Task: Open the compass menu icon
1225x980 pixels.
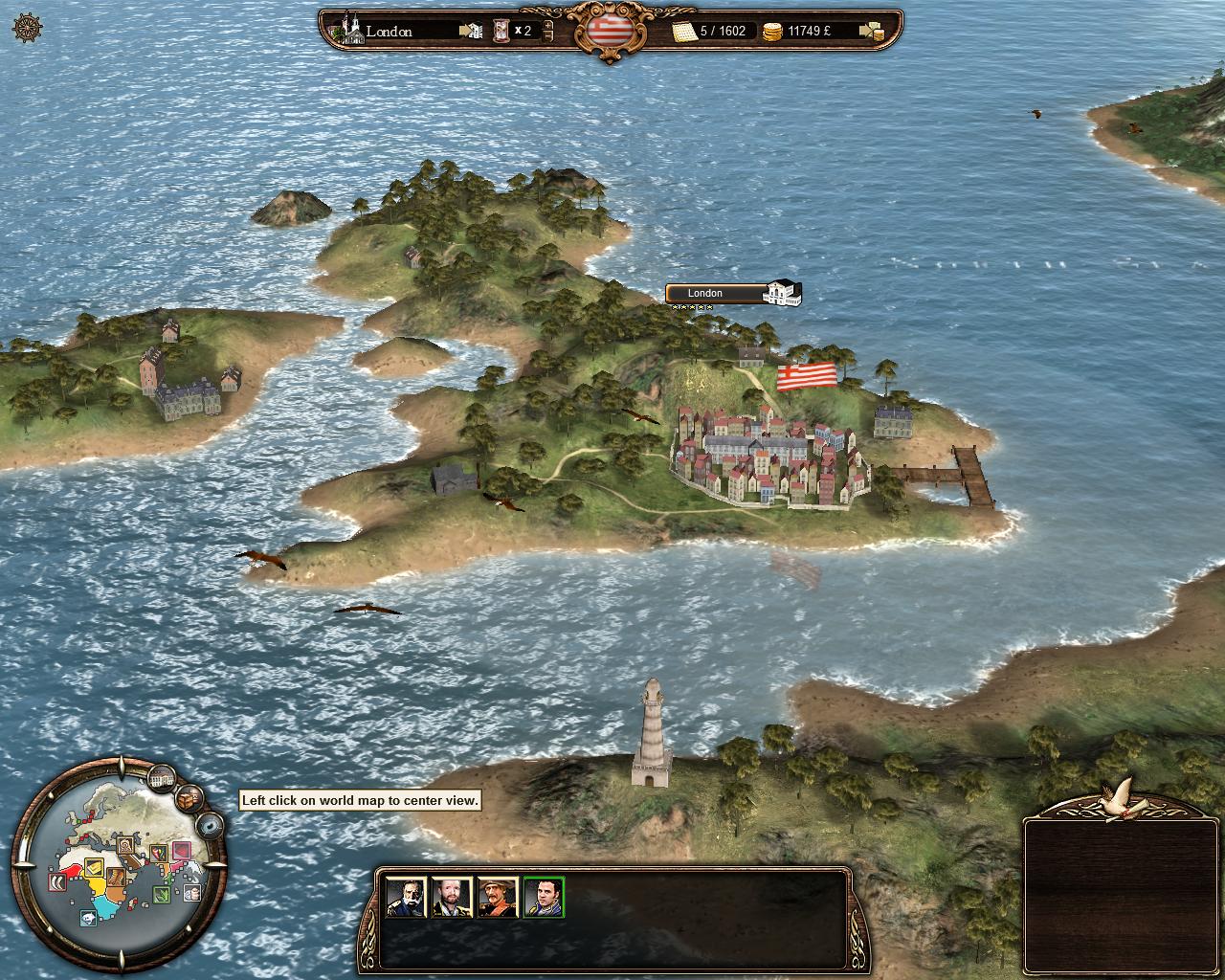Action: click(x=28, y=28)
